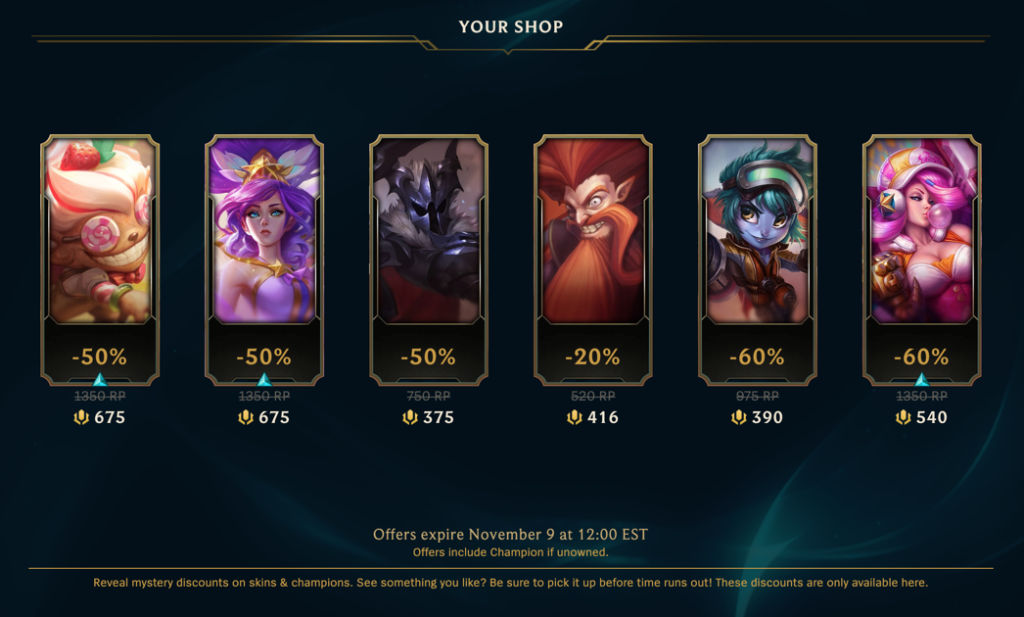Viewport: 1024px width, 617px height.
Task: Select the cupcake teddy bear skin card
Action: tap(99, 232)
